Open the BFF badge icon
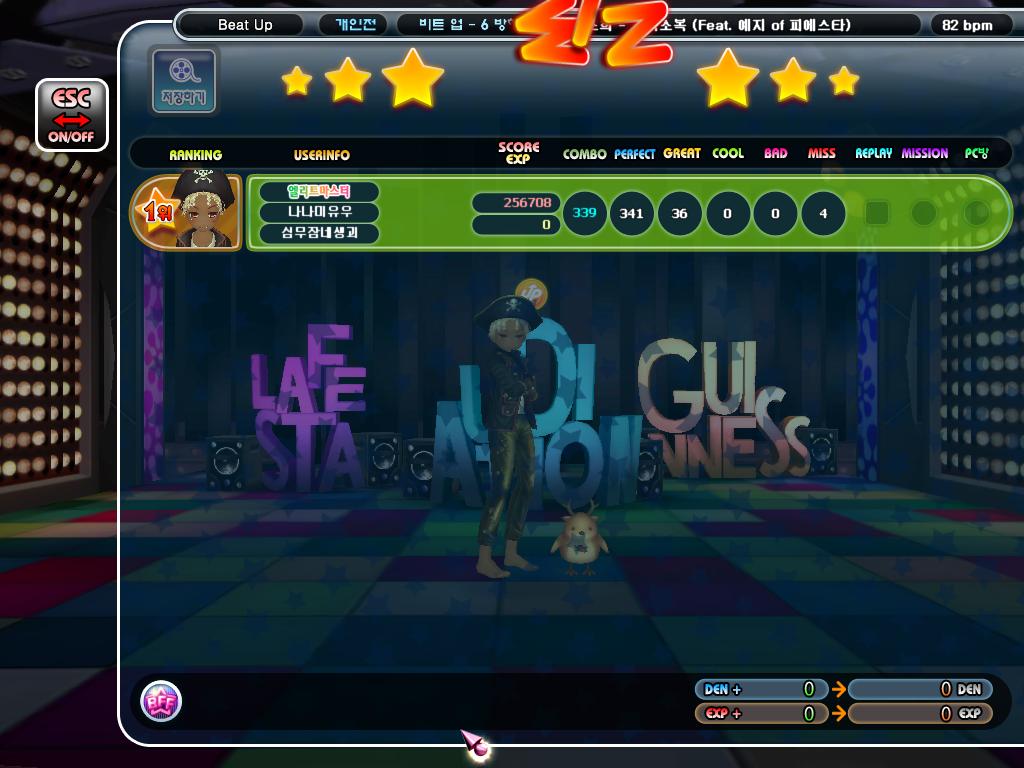Screen dimensions: 1024x768 coord(161,701)
